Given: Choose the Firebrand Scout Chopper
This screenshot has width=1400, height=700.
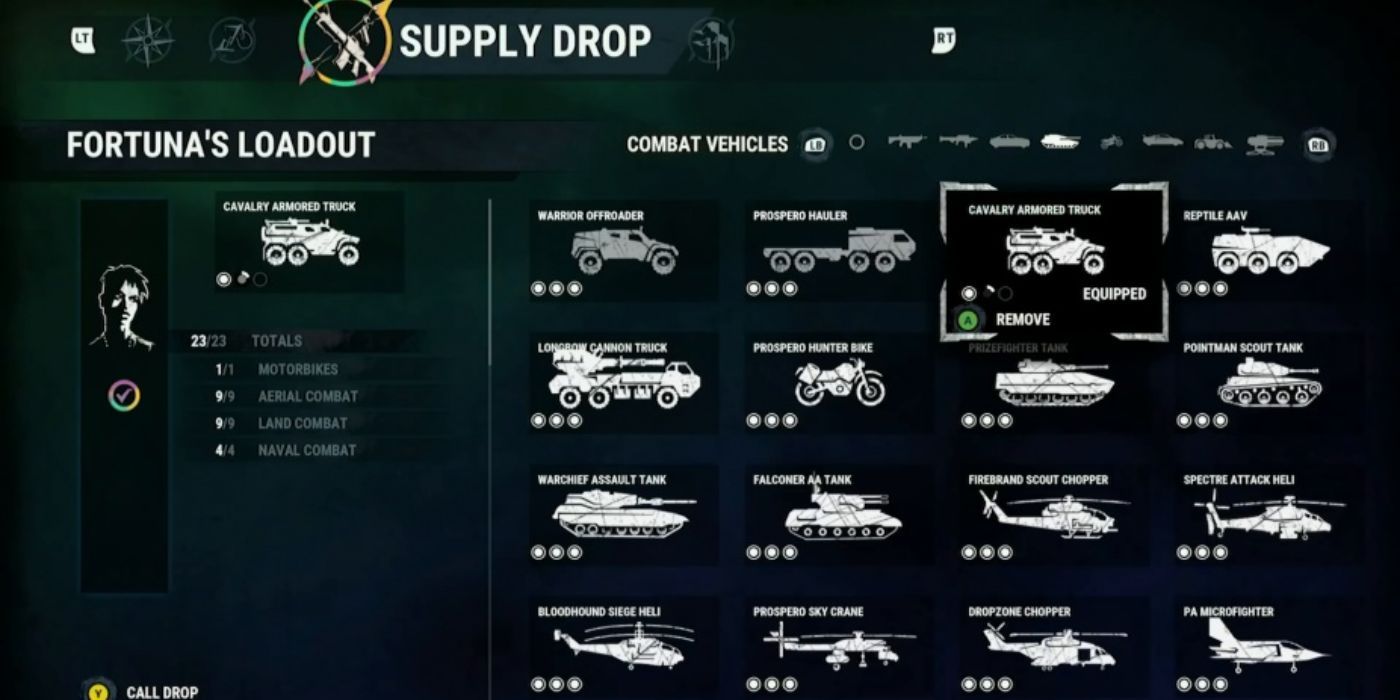Looking at the screenshot, I should [1054, 515].
